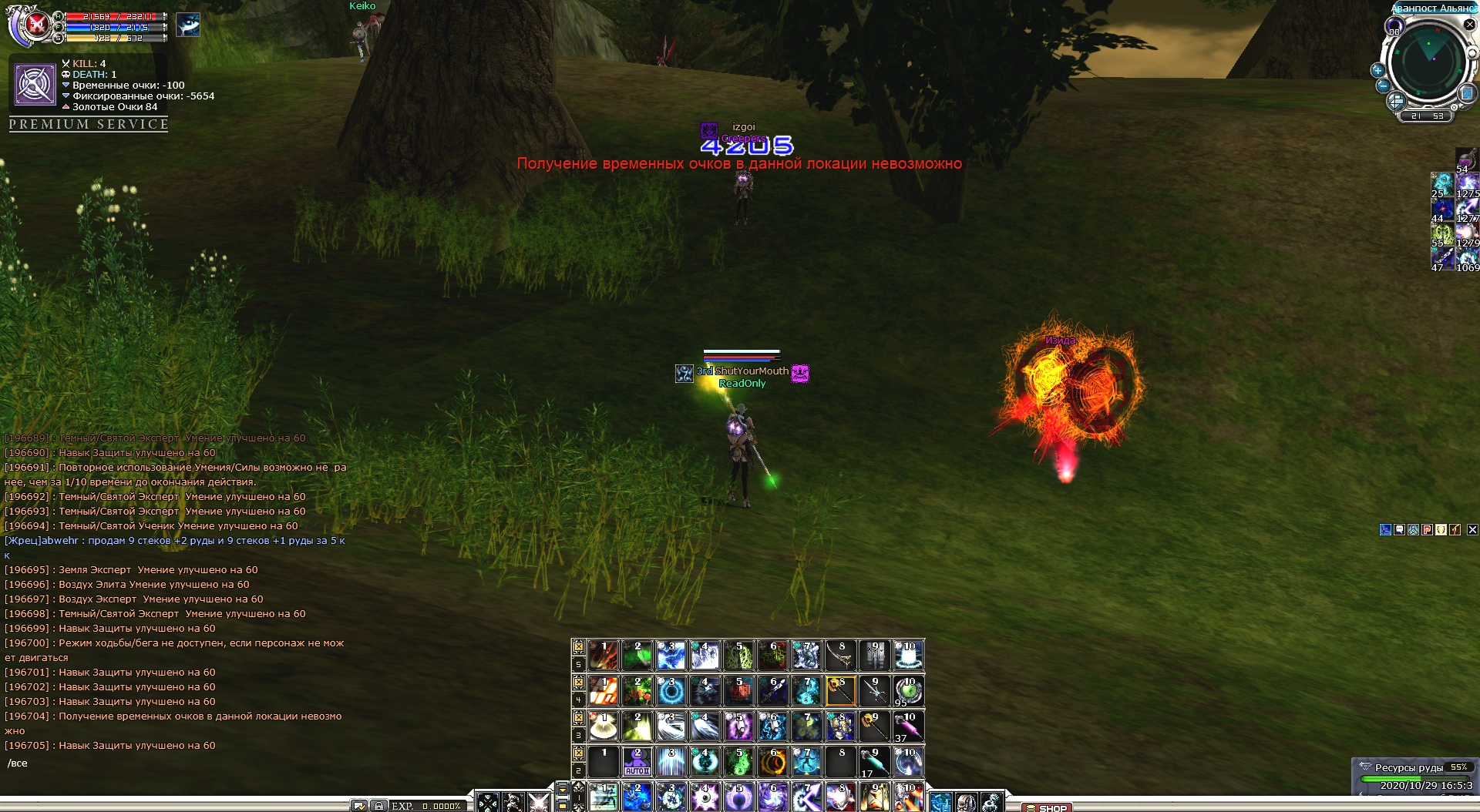
Task: Collapse hotbar row 5 with its X toggle
Action: tap(578, 647)
